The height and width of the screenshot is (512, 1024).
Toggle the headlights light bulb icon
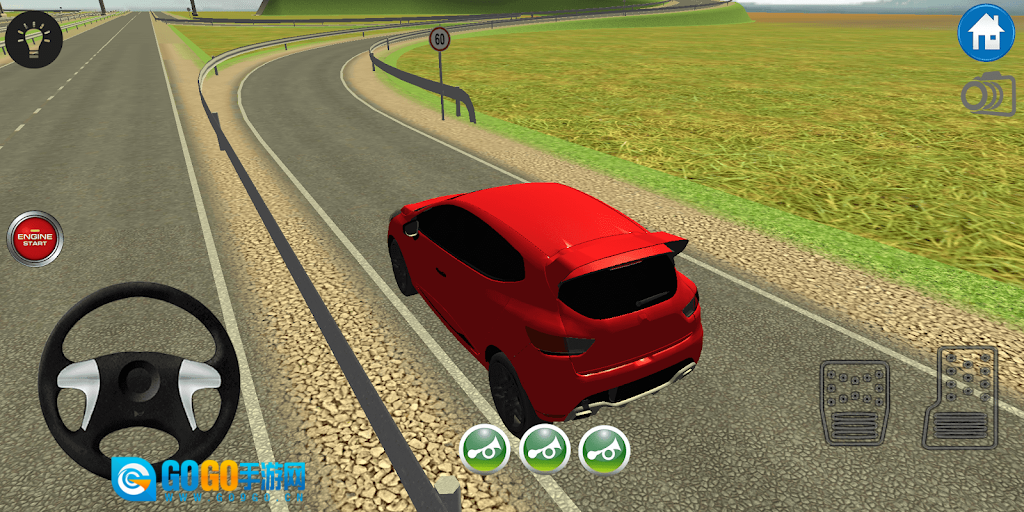34,39
